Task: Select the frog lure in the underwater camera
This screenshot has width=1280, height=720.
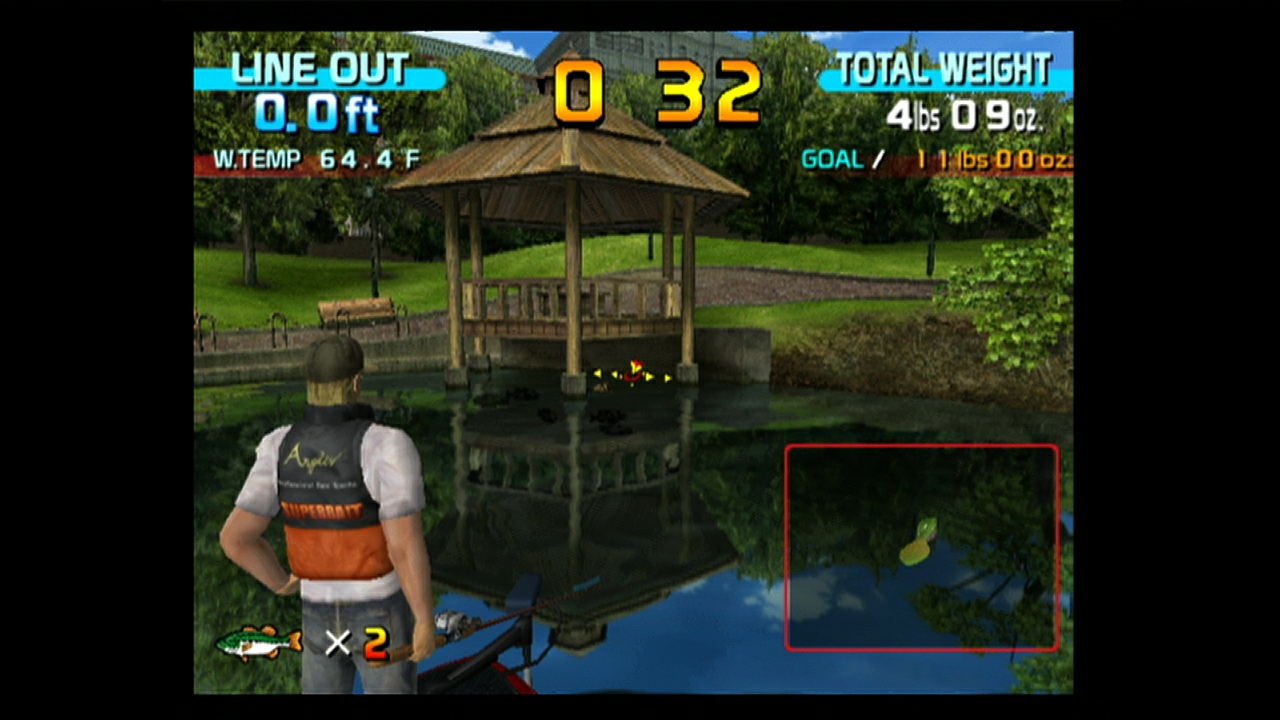Action: [922, 540]
